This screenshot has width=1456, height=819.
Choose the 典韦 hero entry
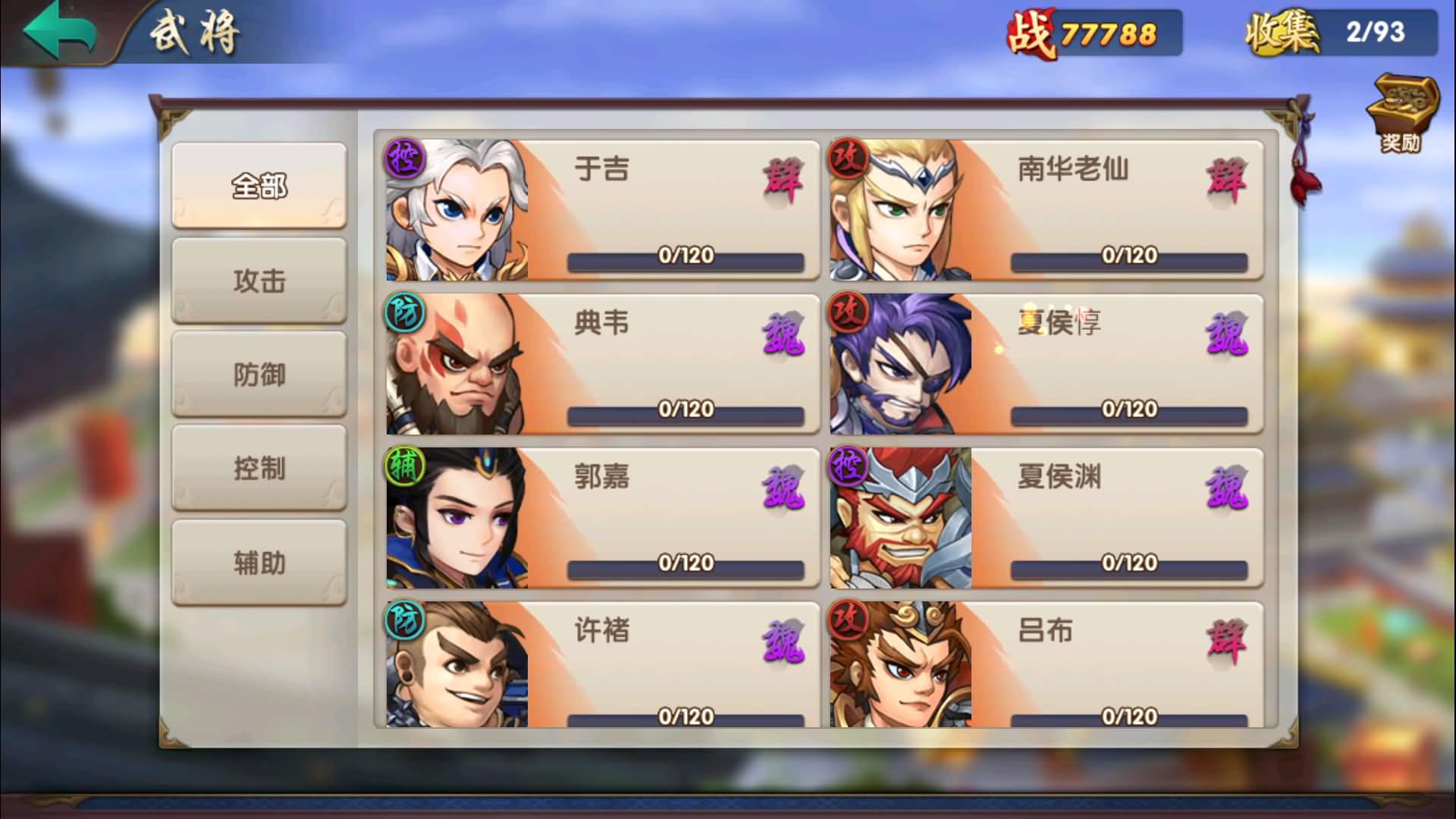click(x=602, y=364)
